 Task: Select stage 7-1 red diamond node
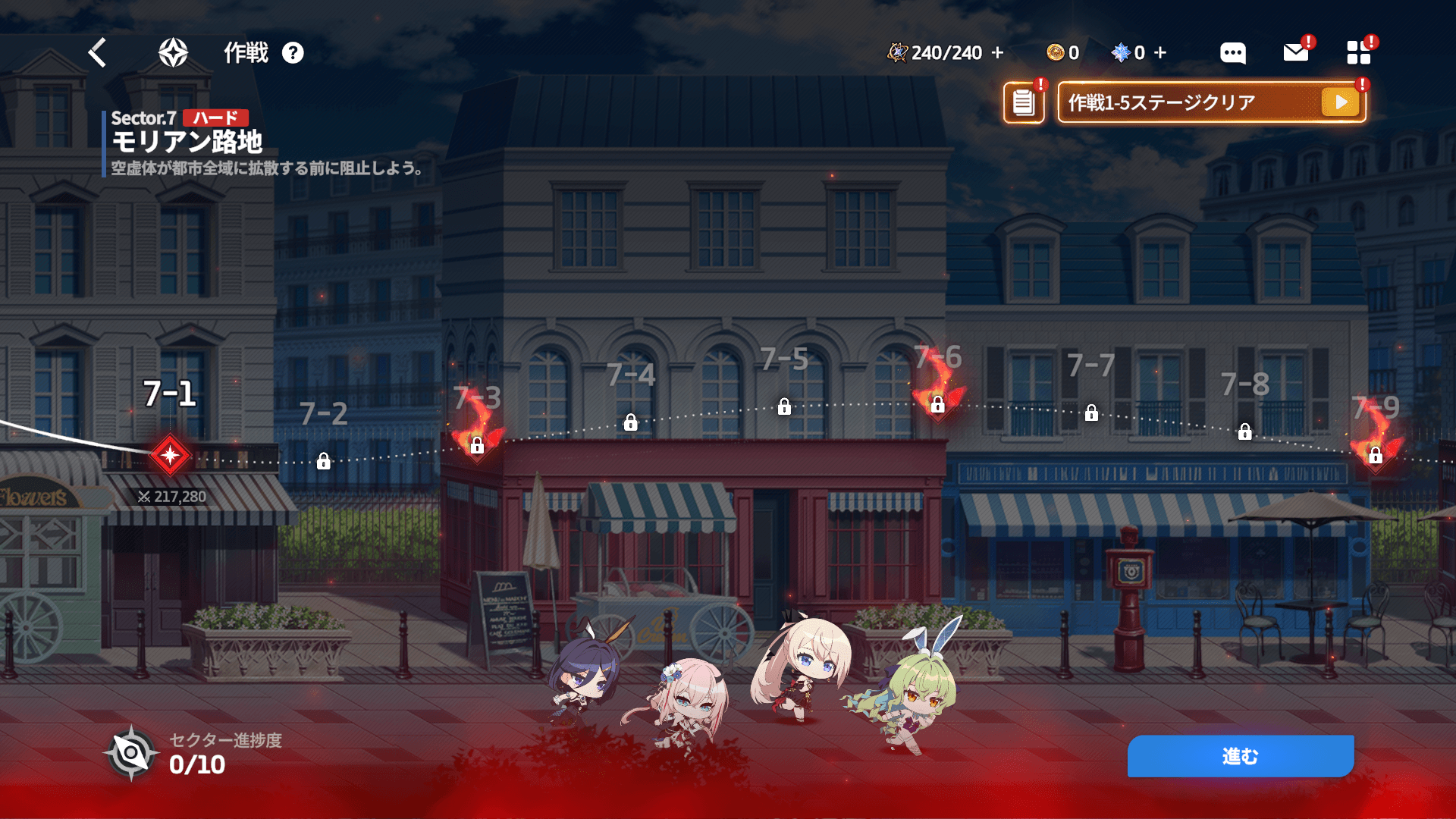tap(170, 455)
